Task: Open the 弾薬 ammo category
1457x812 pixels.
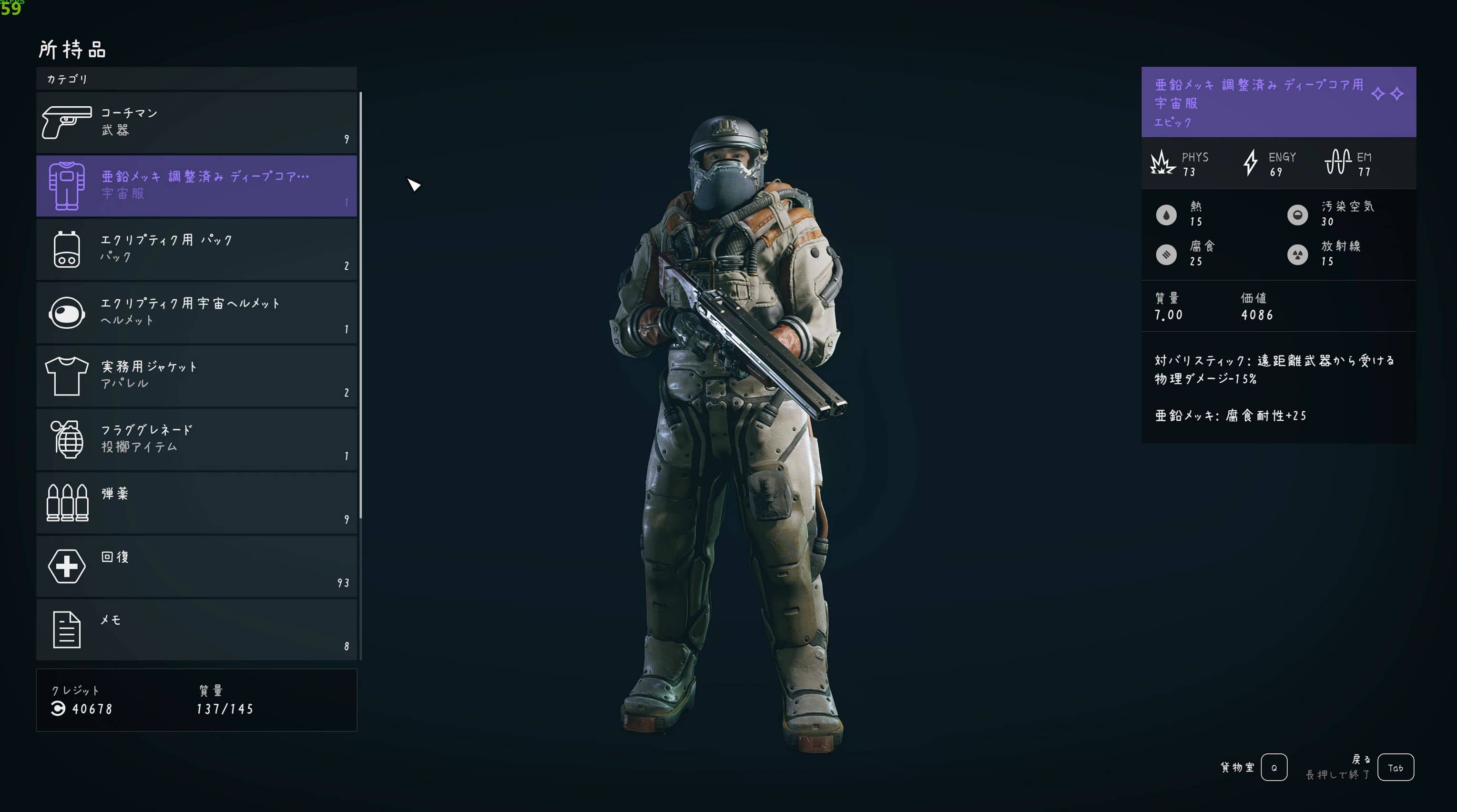Action: 196,502
